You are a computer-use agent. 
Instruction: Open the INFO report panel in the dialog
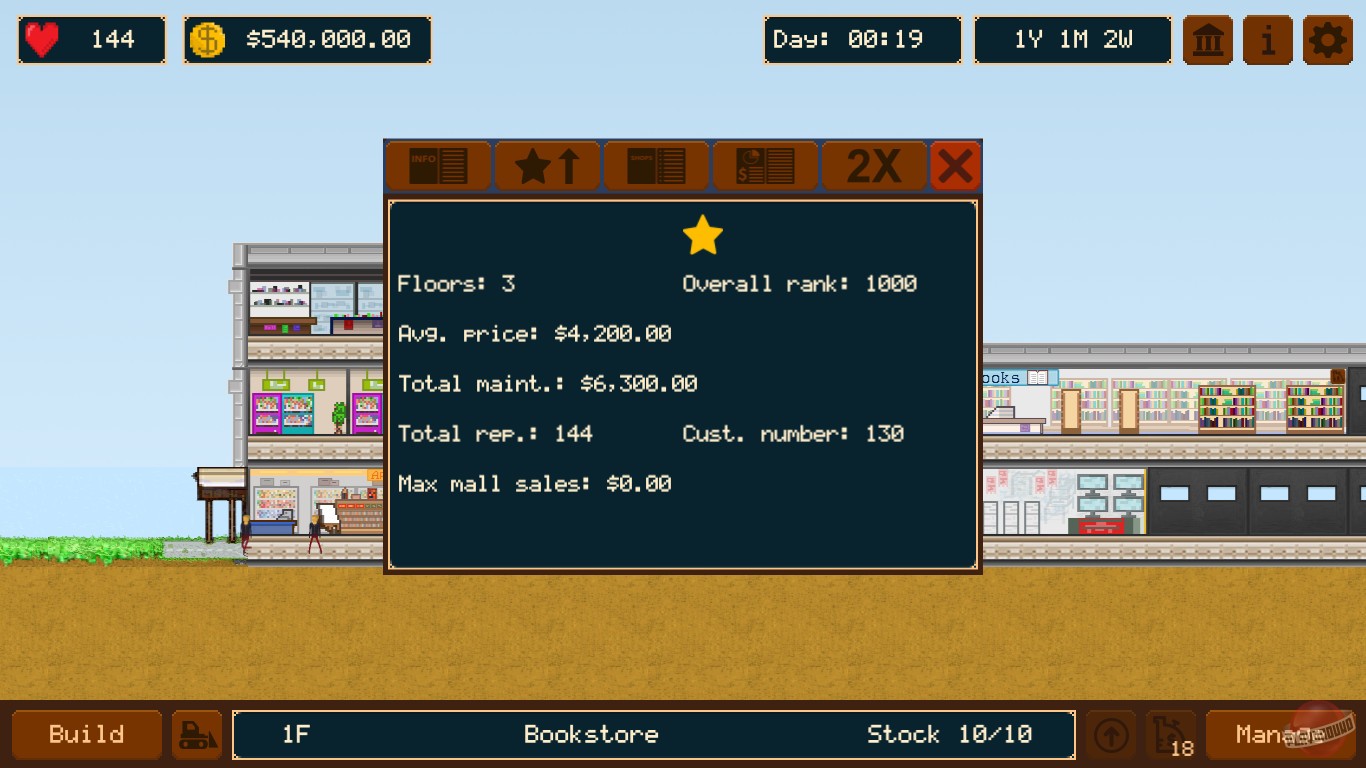(x=437, y=165)
